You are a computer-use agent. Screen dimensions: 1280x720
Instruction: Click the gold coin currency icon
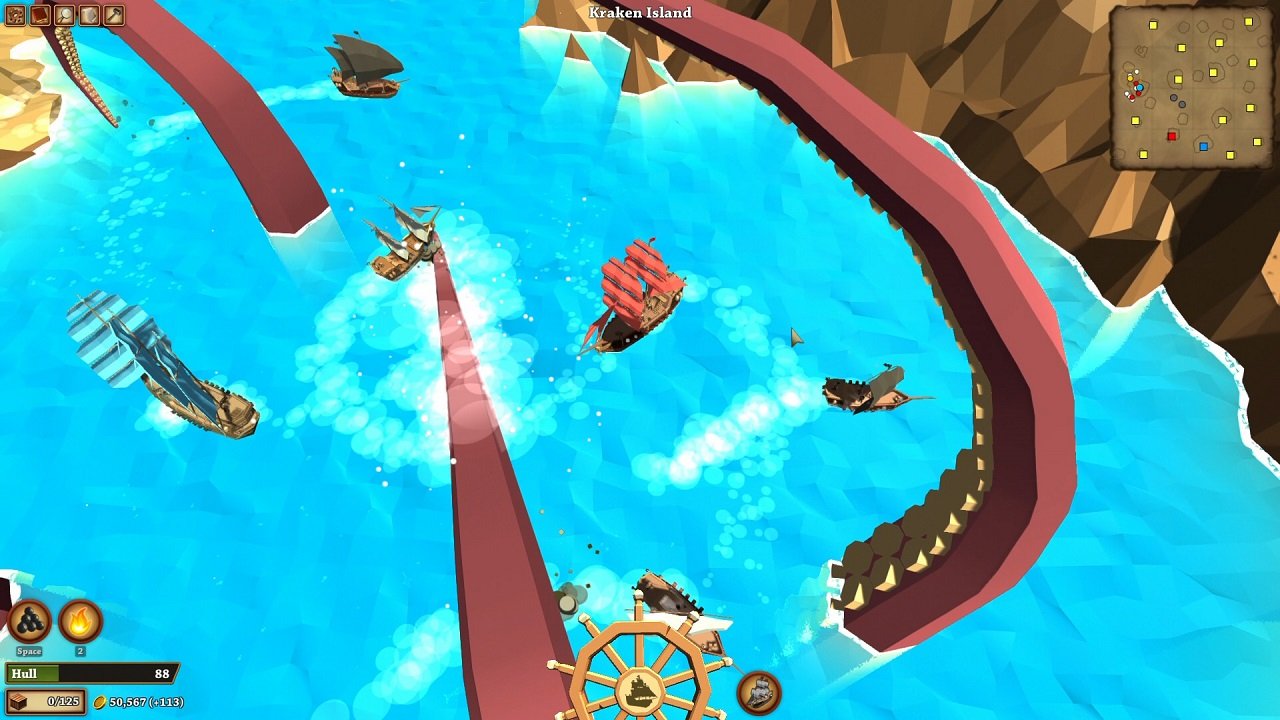[100, 701]
